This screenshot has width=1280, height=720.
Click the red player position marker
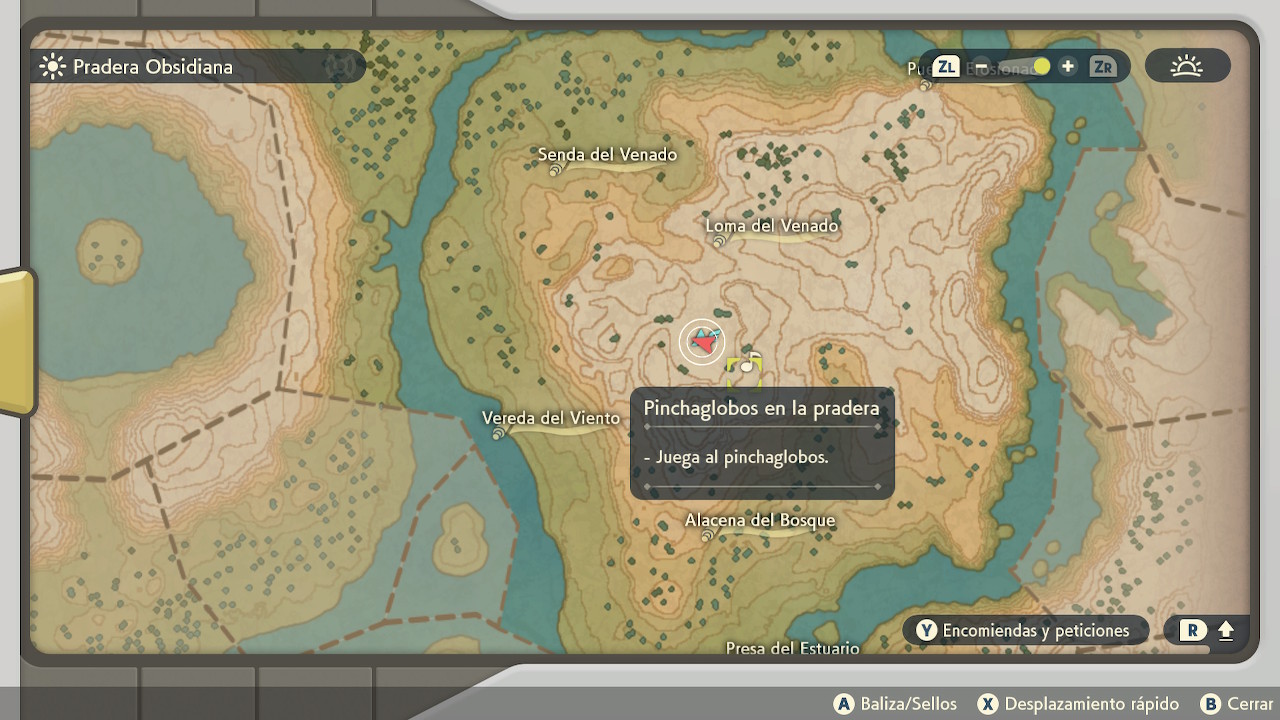coord(703,343)
